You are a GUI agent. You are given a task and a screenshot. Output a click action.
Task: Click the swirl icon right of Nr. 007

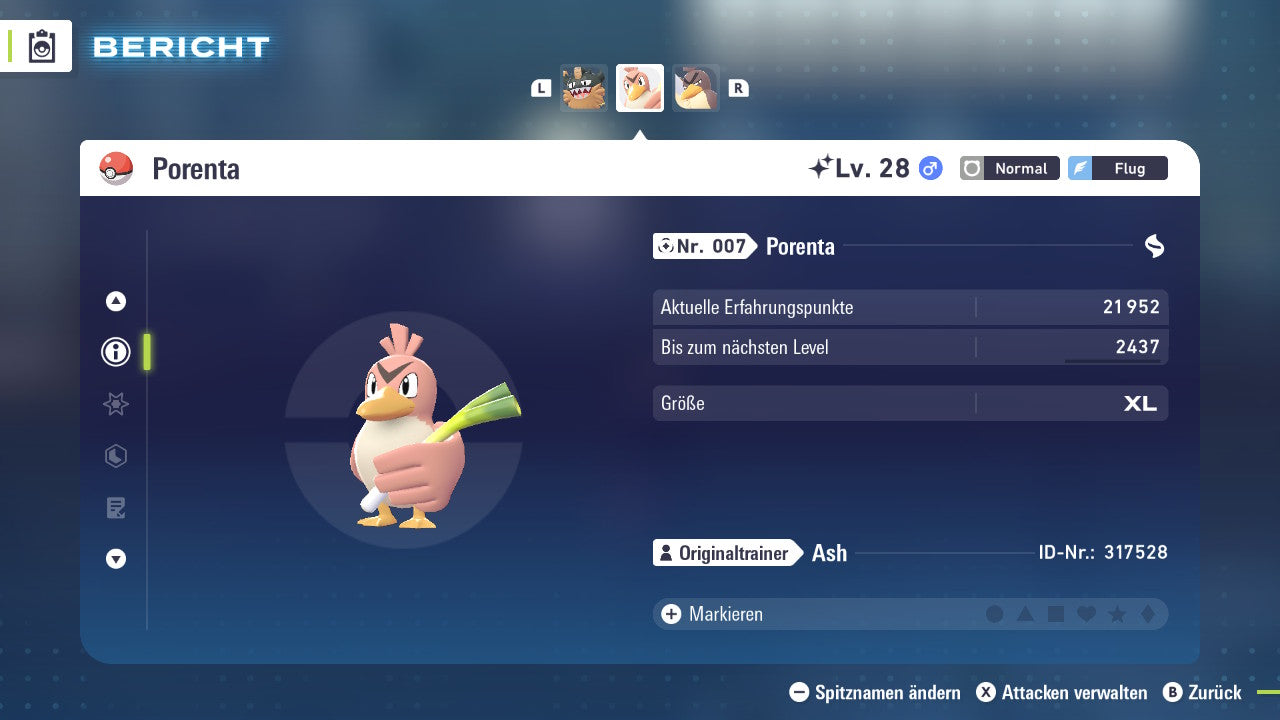pyautogui.click(x=1154, y=246)
